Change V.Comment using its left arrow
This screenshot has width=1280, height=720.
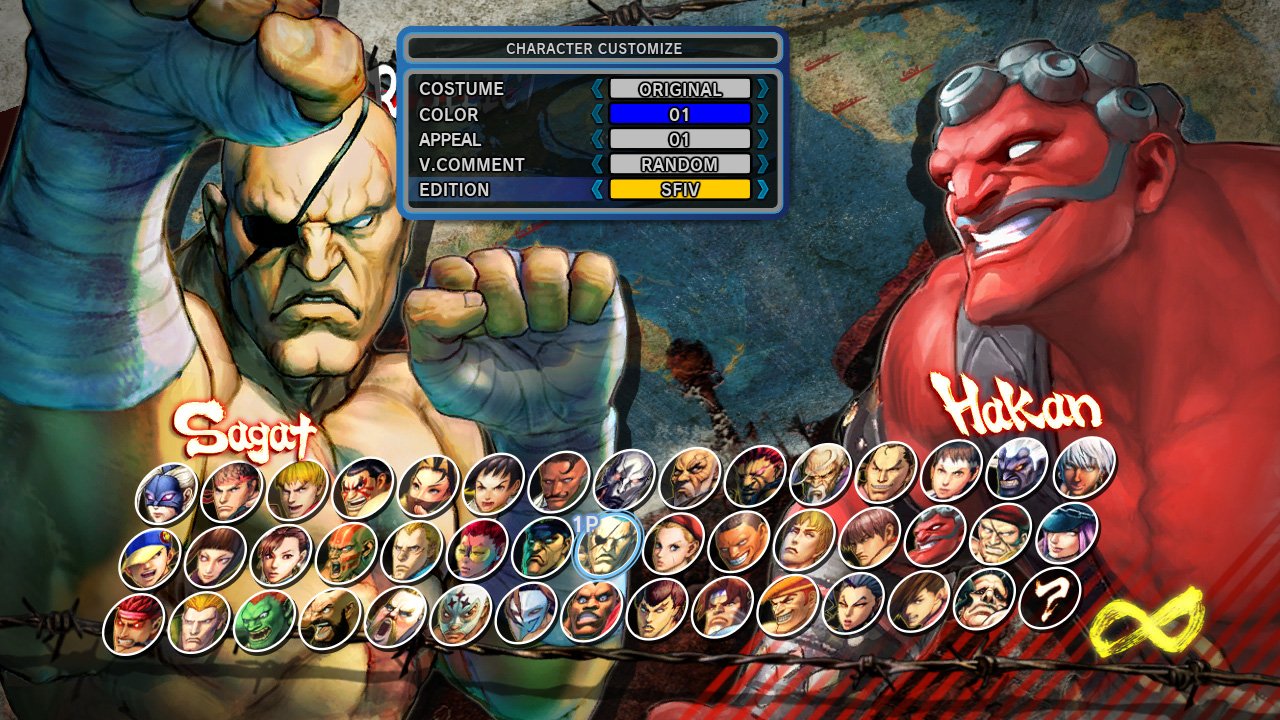tap(598, 164)
